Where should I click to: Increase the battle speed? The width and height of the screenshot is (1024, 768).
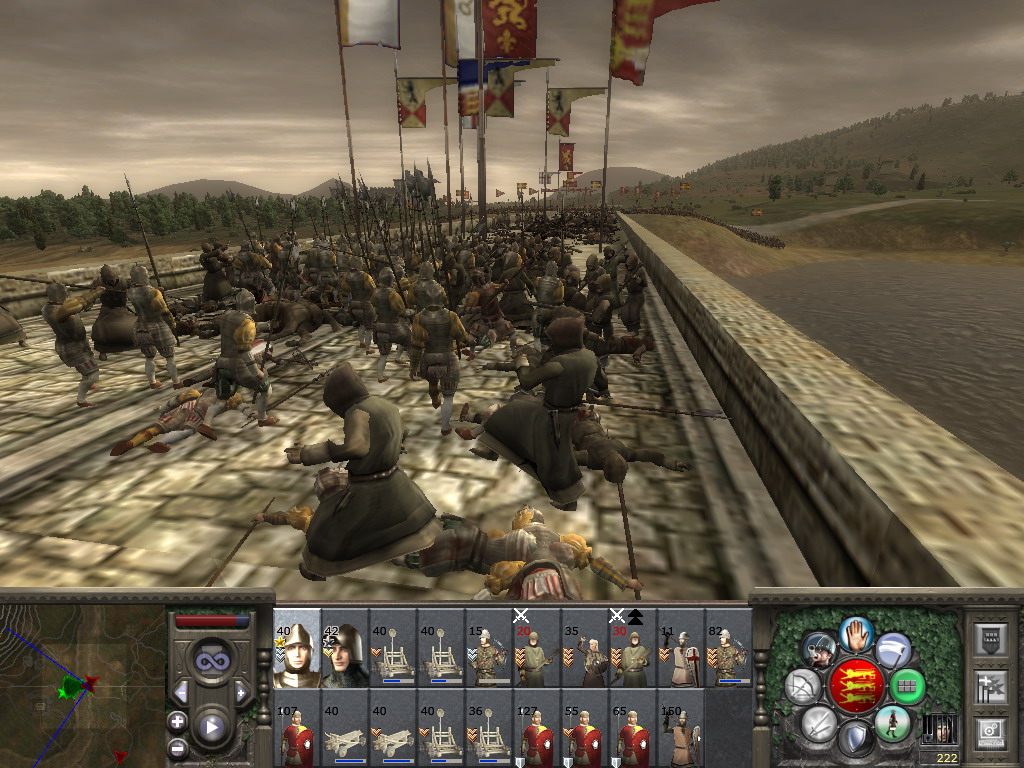(241, 692)
